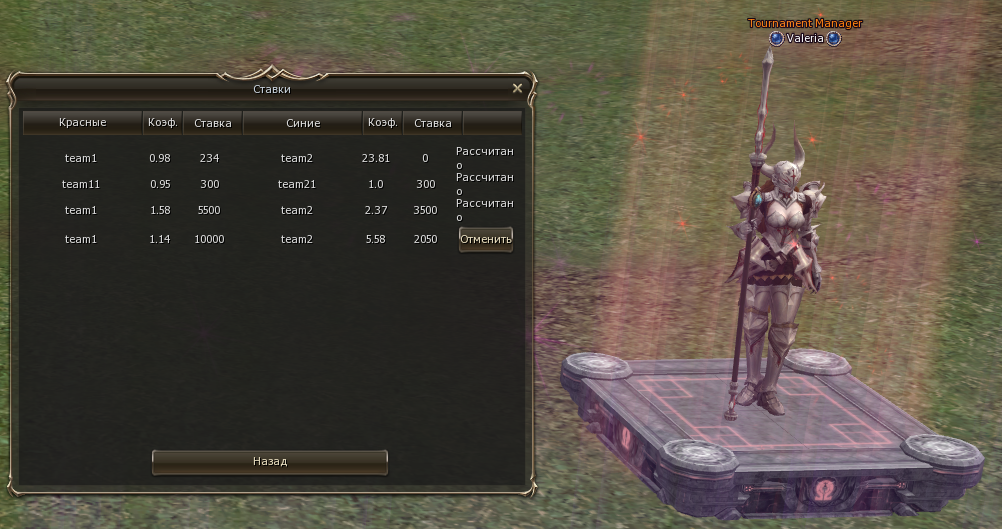Choose the team11 versus team21 bet row

(250, 184)
